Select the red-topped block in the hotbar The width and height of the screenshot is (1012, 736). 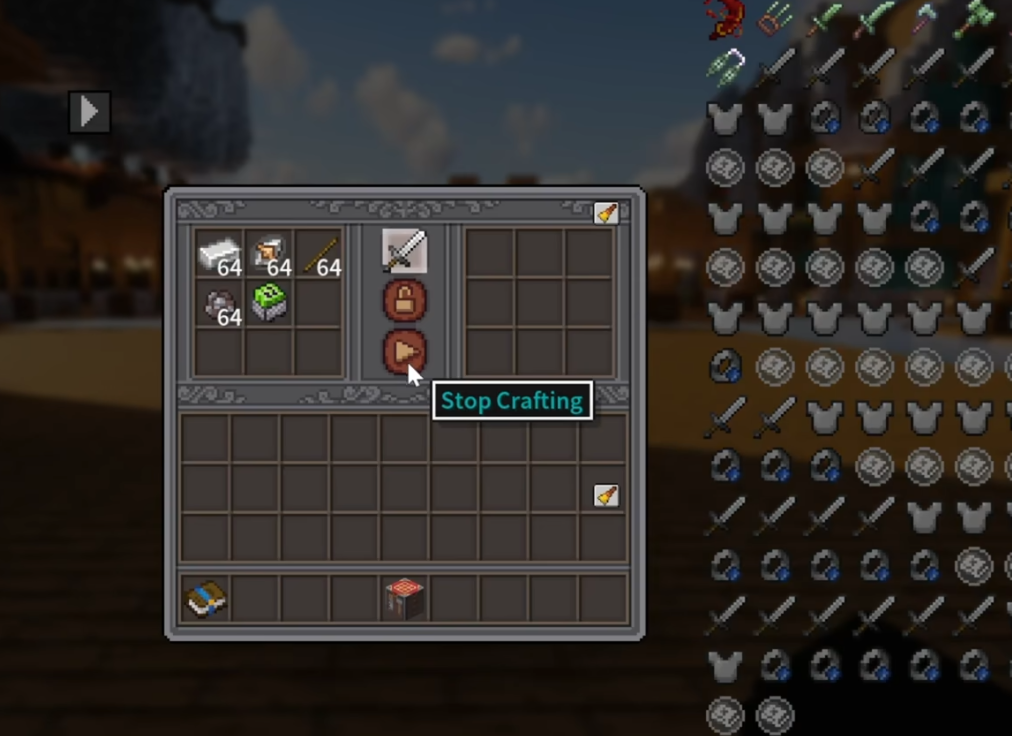click(405, 598)
